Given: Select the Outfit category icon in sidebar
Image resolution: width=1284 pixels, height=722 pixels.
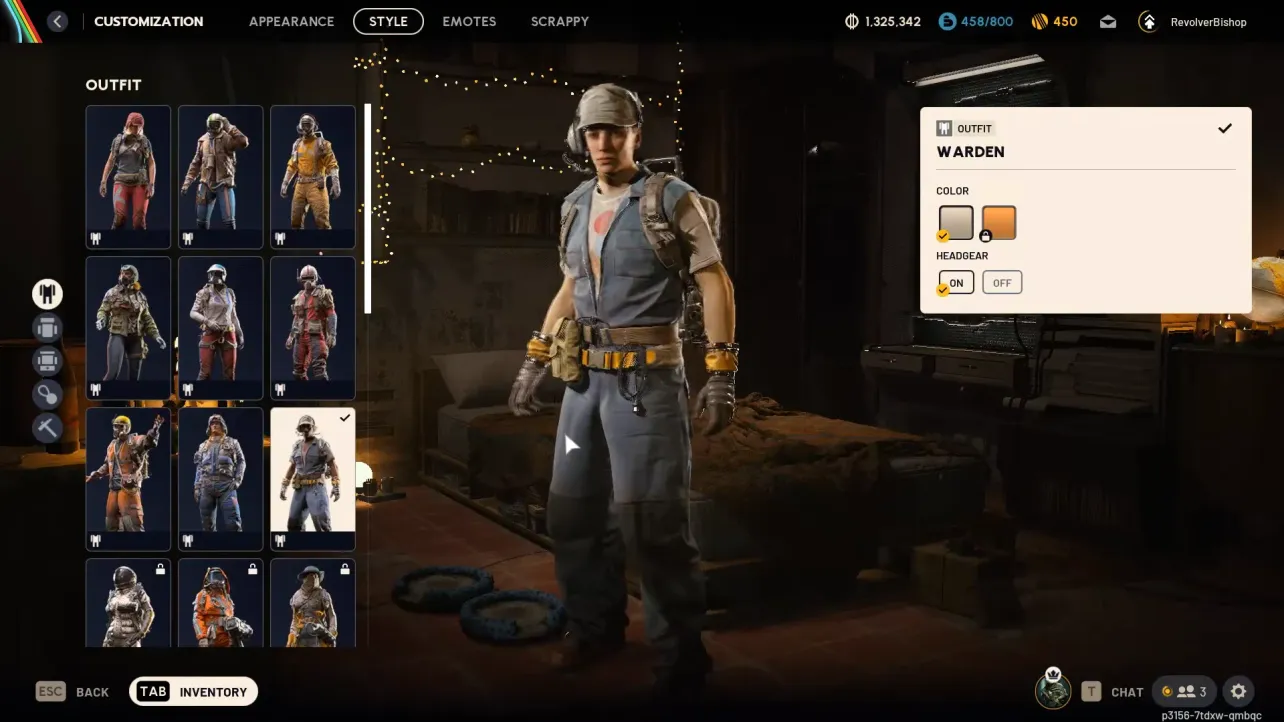Looking at the screenshot, I should [46, 293].
